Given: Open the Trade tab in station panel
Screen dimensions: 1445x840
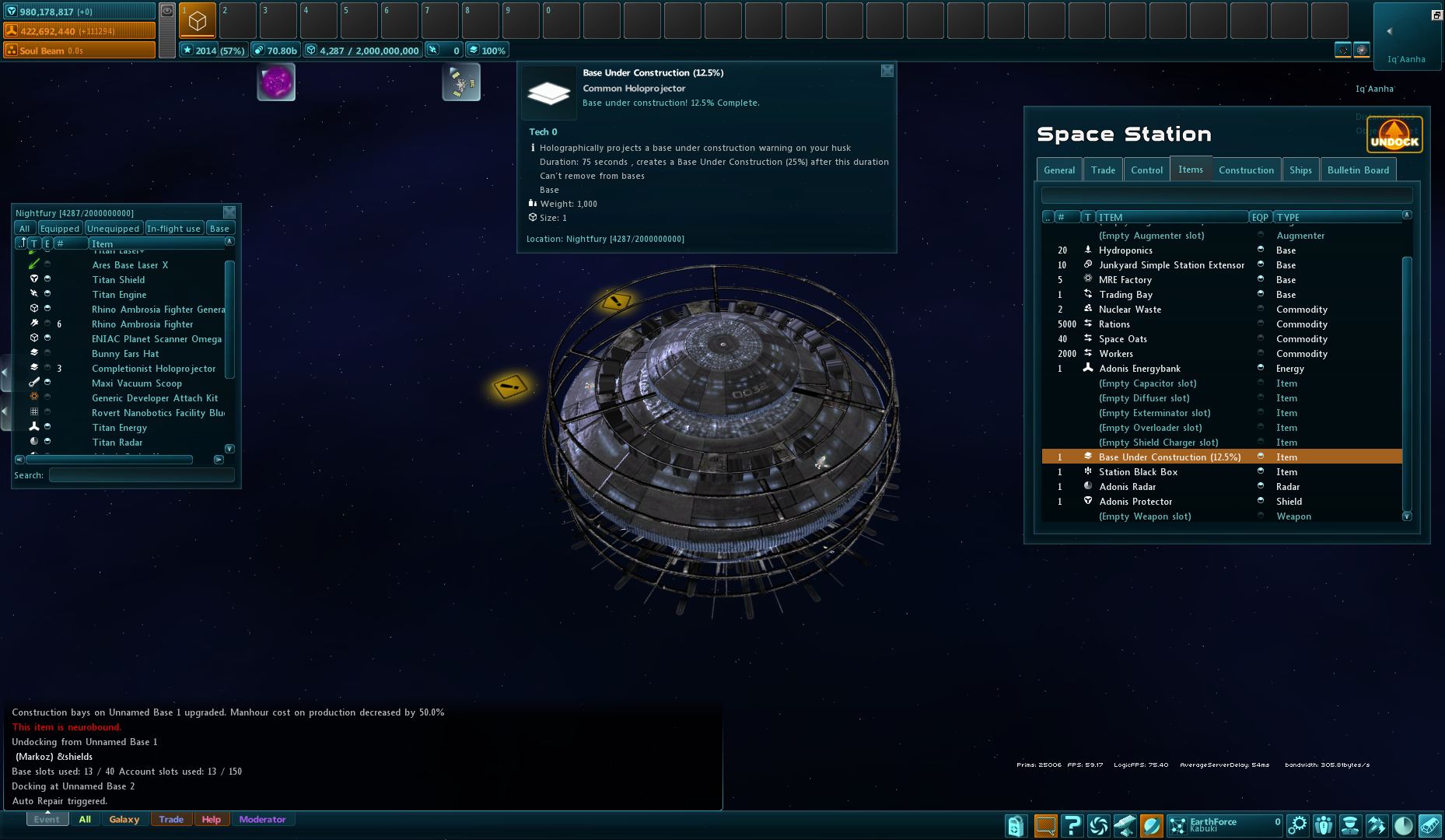Looking at the screenshot, I should [x=1103, y=170].
